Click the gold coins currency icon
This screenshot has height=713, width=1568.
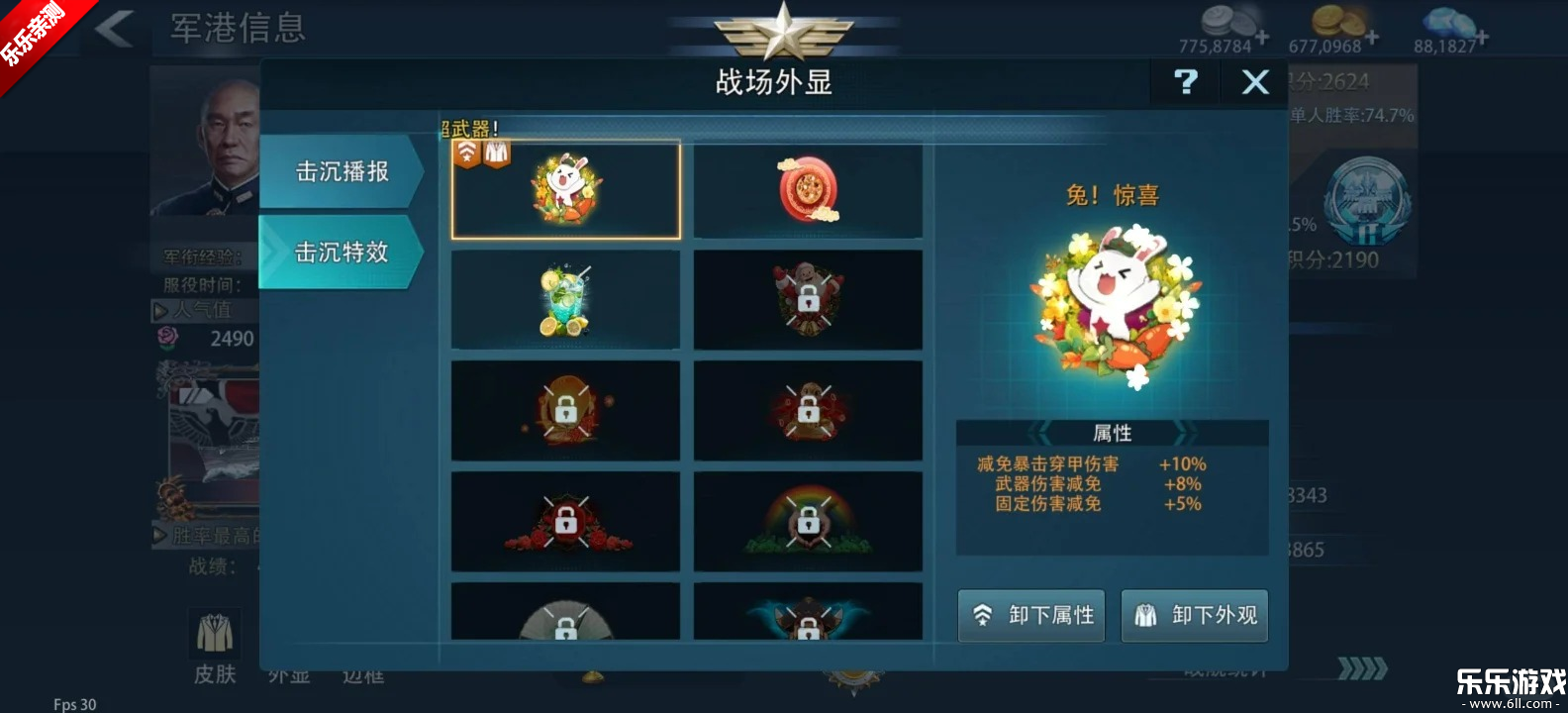[1338, 20]
